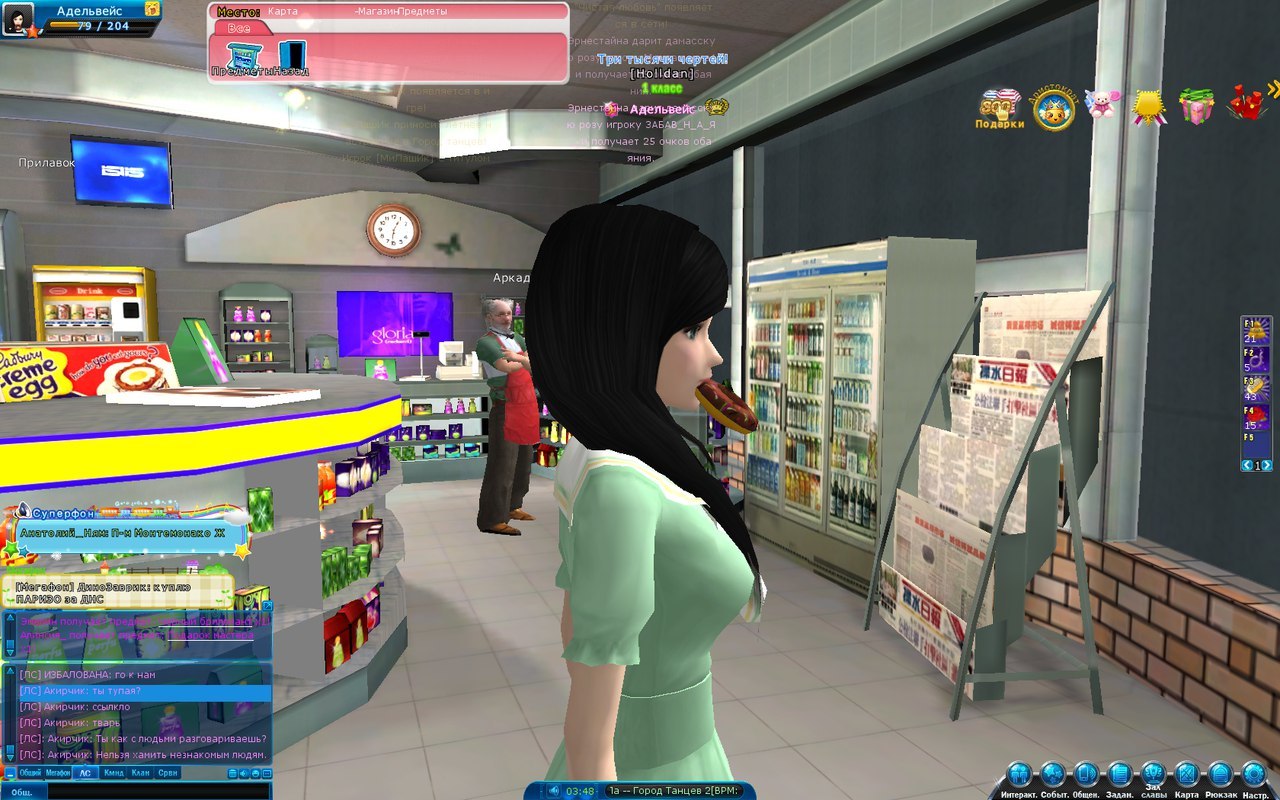Switch to the Общий chat tab
Screen dimensions: 1280x800
pos(30,773)
